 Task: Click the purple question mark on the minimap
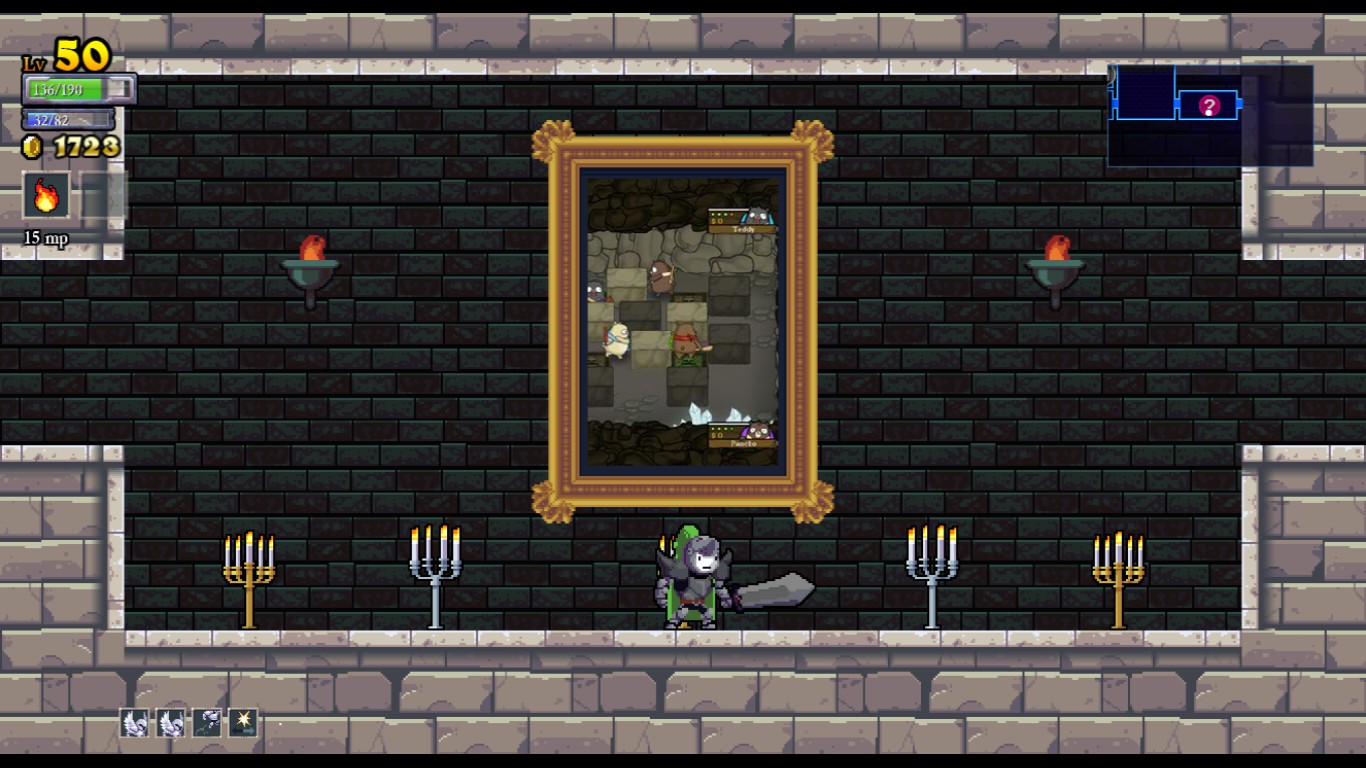tap(1207, 104)
